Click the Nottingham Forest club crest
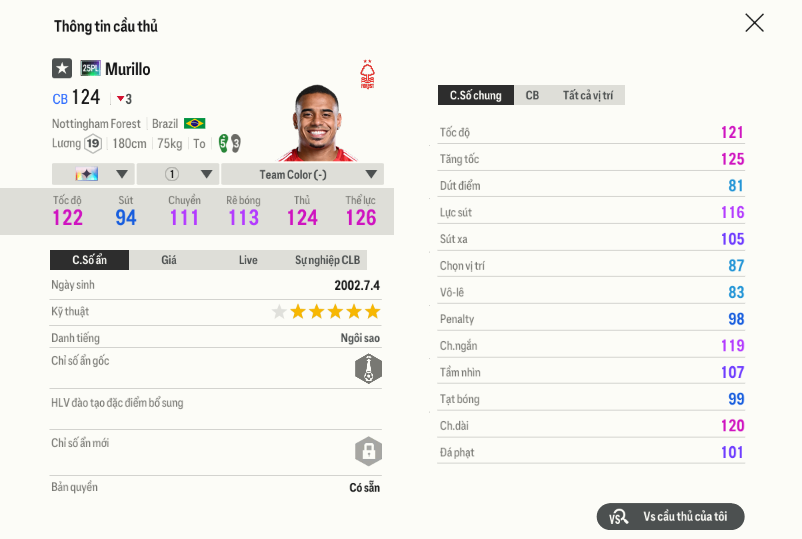The image size is (802, 539). [368, 75]
